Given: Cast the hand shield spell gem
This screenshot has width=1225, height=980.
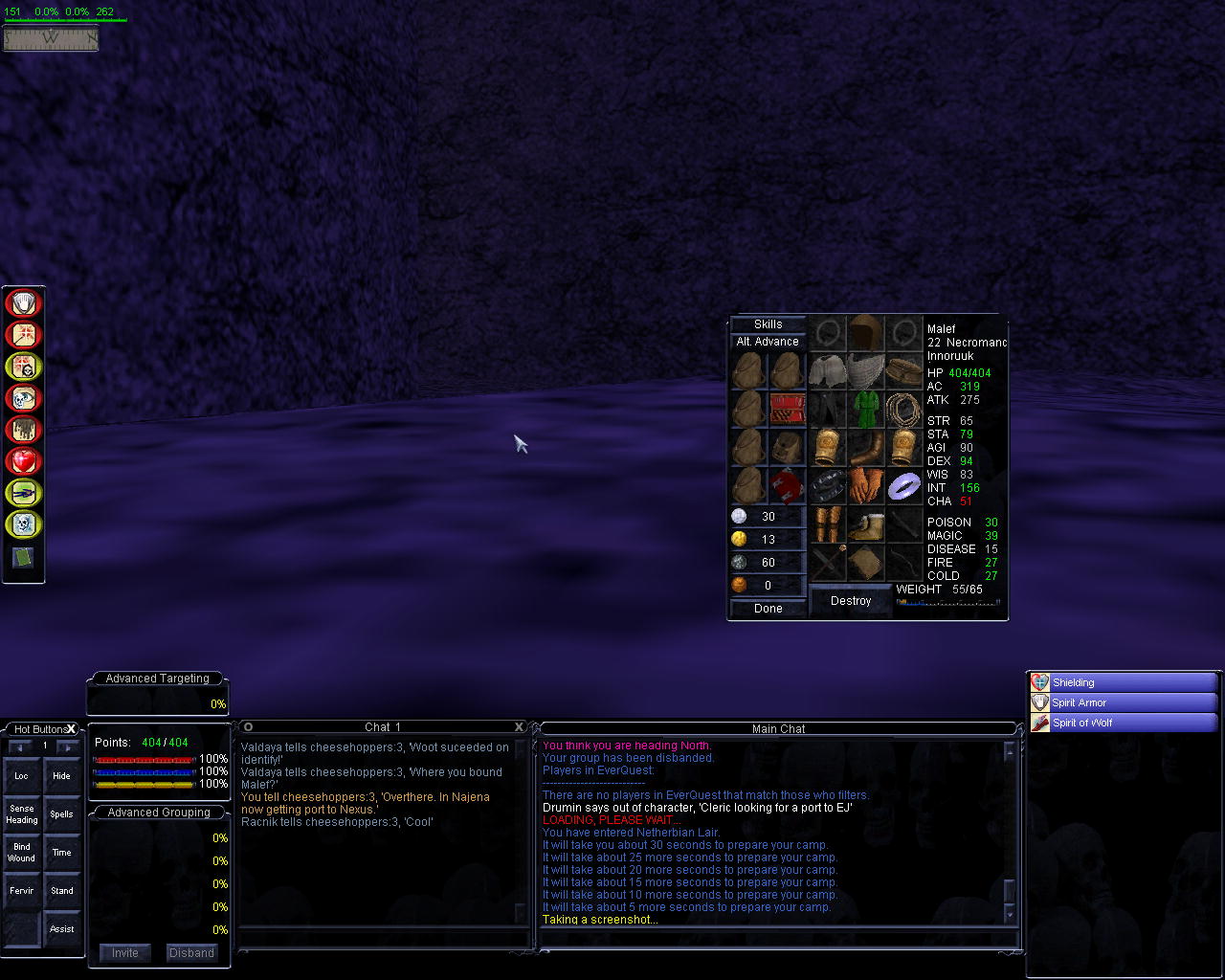Looking at the screenshot, I should point(23,303).
